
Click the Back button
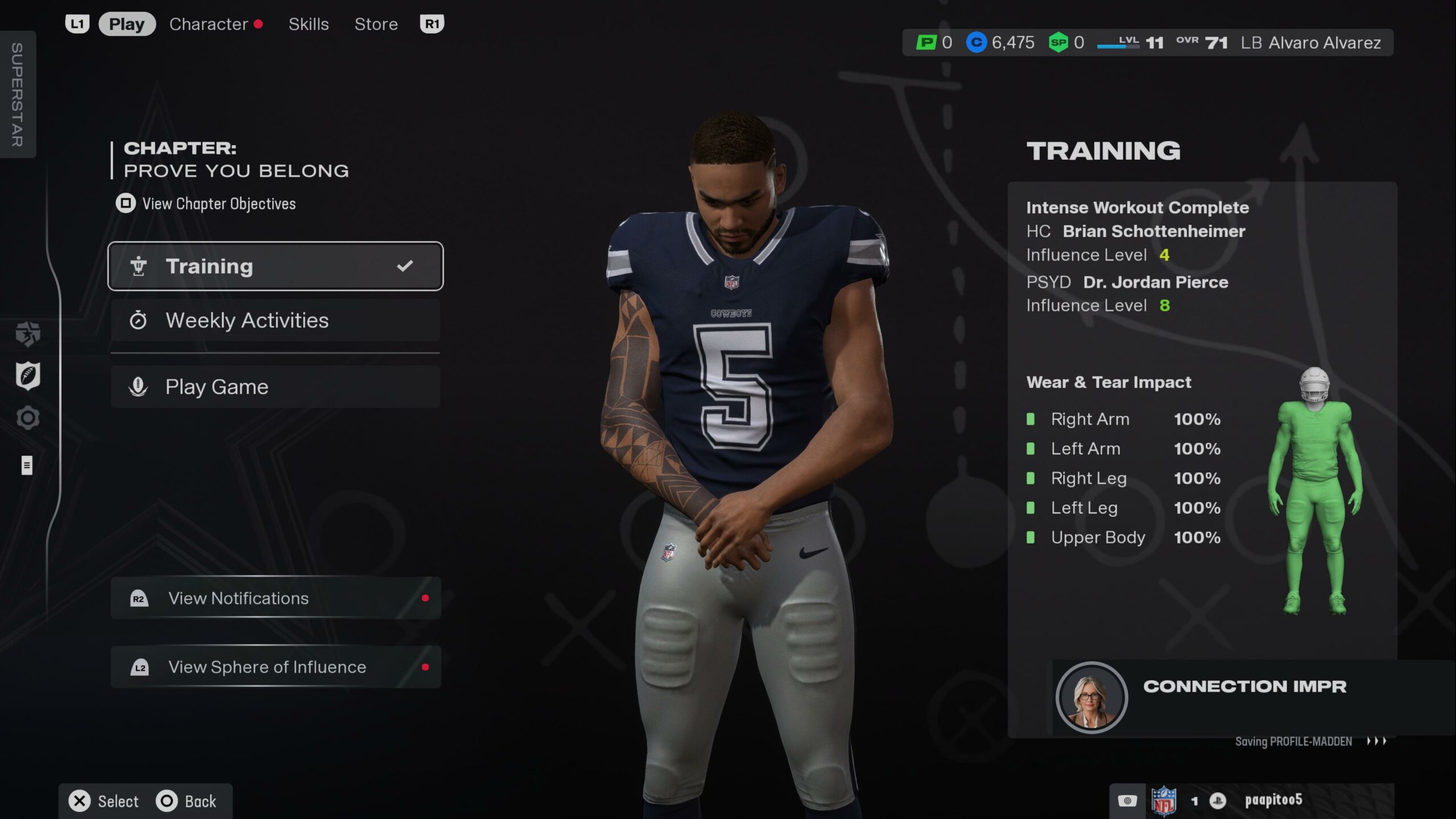pyautogui.click(x=187, y=801)
